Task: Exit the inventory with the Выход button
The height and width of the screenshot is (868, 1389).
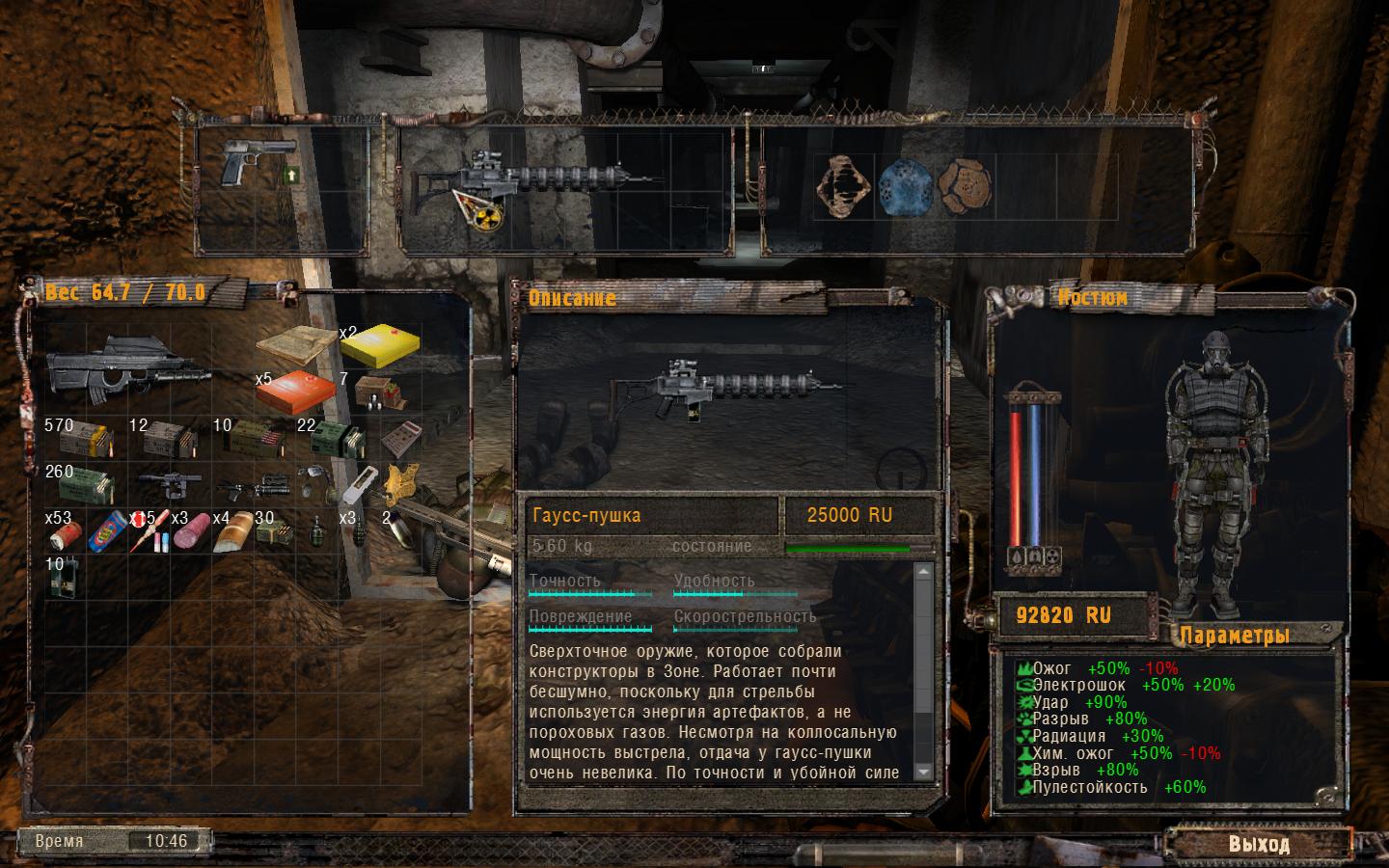Action: (1258, 844)
